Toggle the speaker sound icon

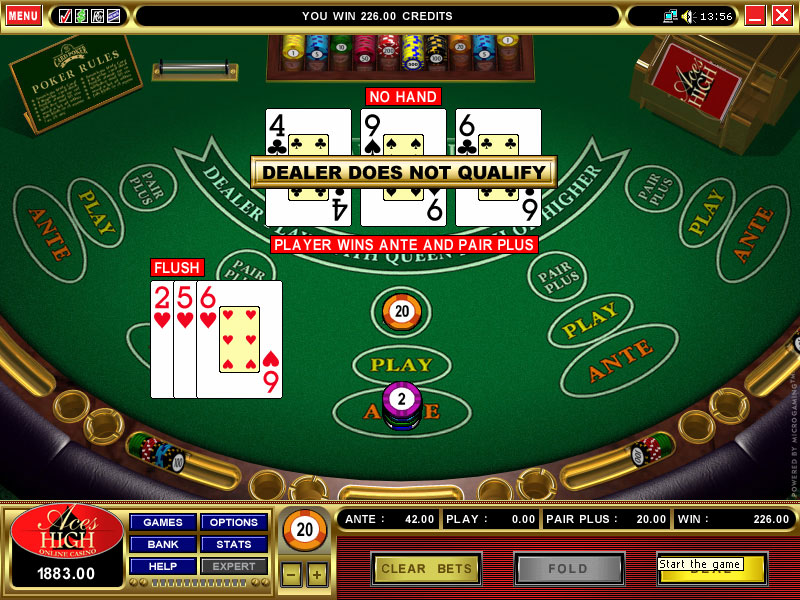click(x=687, y=16)
